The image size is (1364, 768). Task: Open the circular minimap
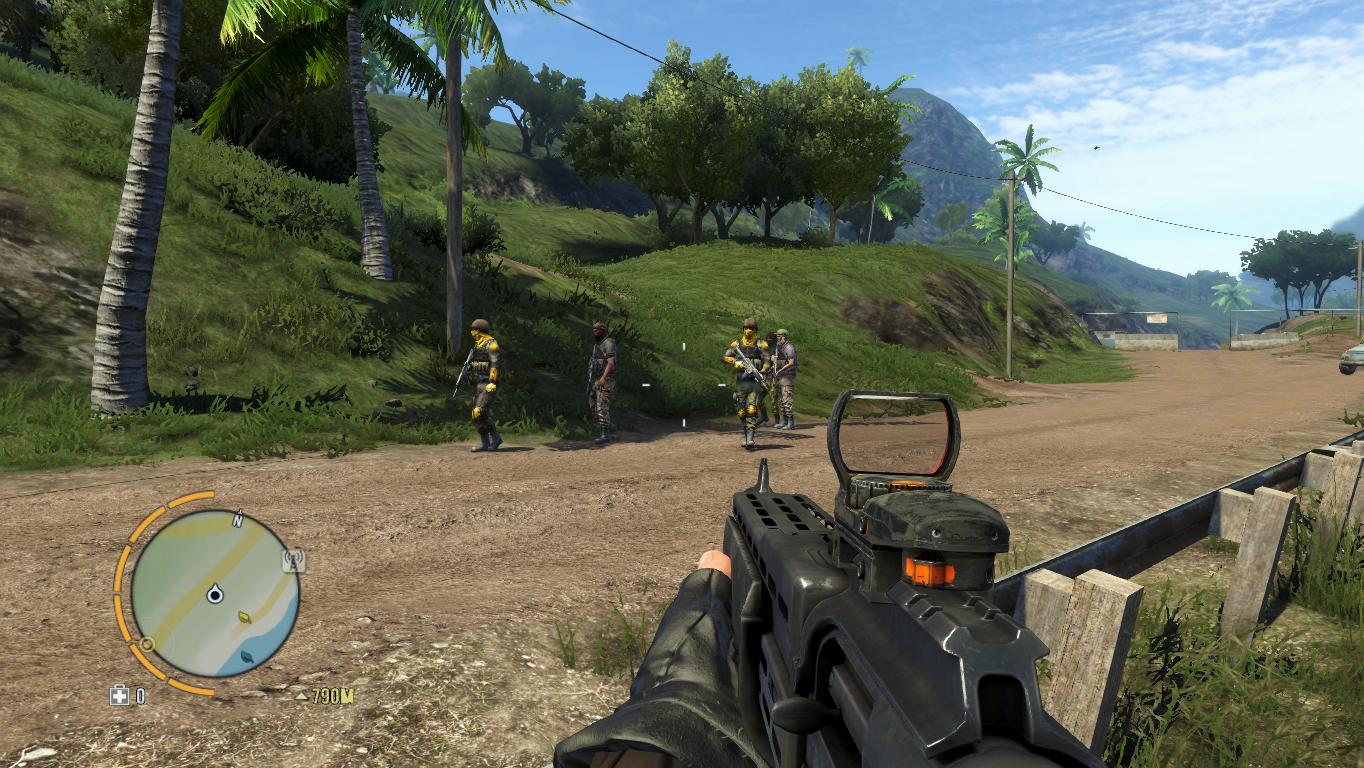215,593
